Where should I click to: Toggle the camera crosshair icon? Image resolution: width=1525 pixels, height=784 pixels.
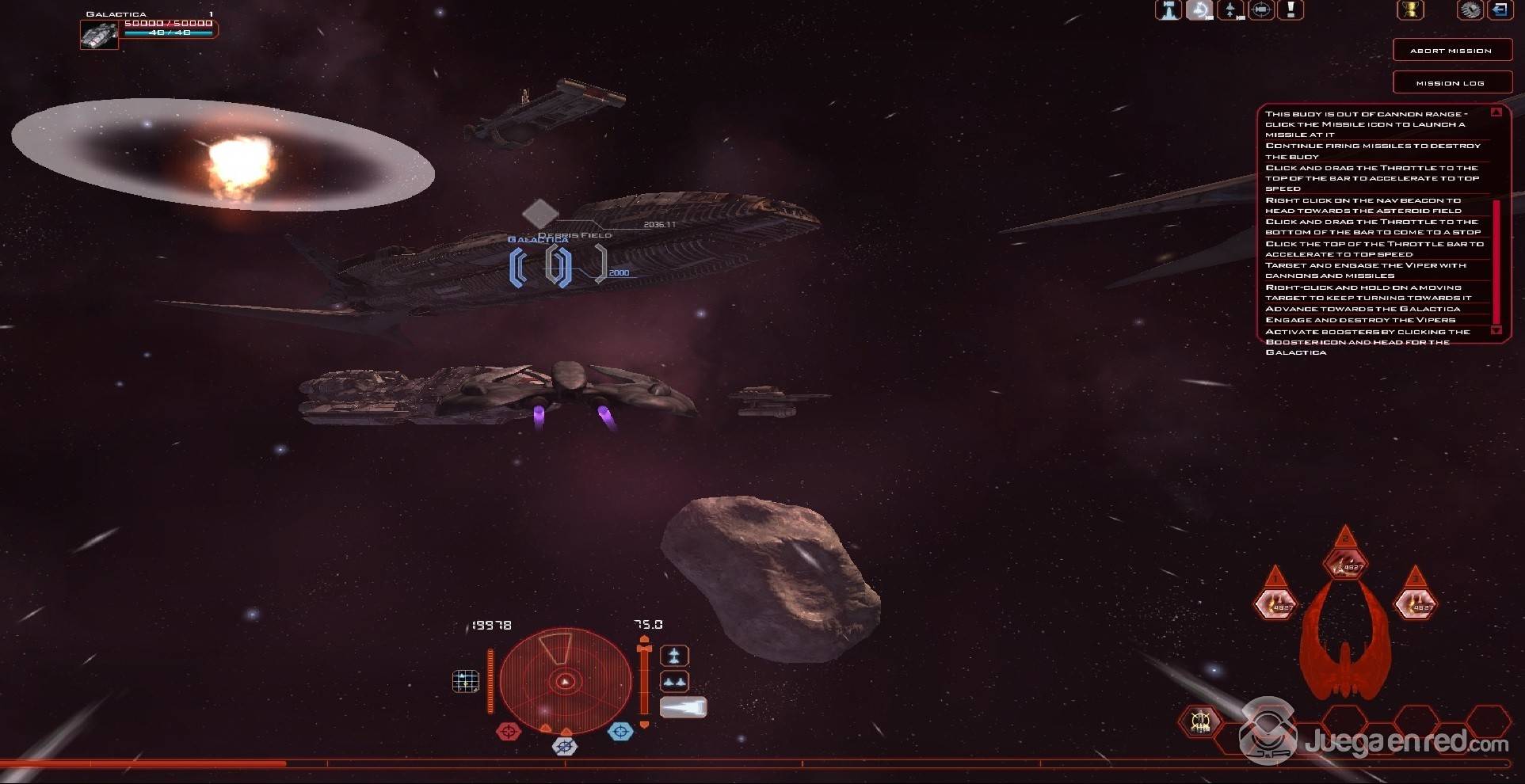coord(1260,10)
